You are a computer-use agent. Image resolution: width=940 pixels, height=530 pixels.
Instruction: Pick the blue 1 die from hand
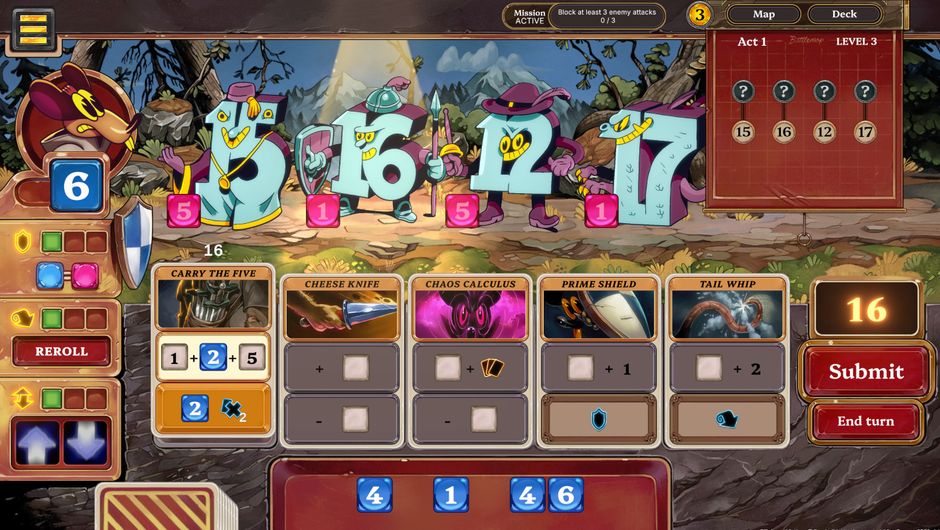(451, 495)
